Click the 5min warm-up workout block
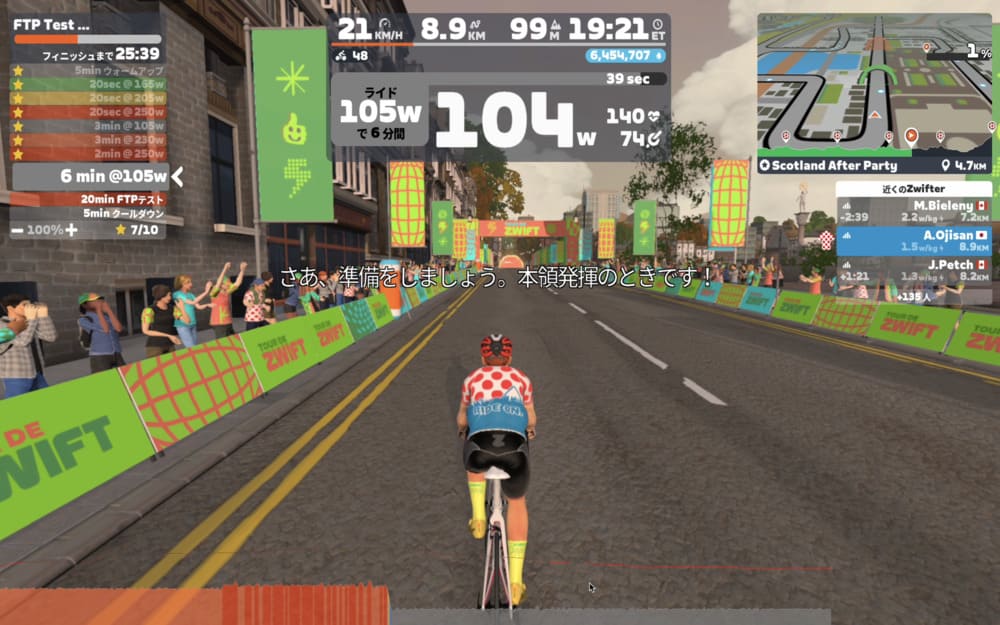 [119, 71]
